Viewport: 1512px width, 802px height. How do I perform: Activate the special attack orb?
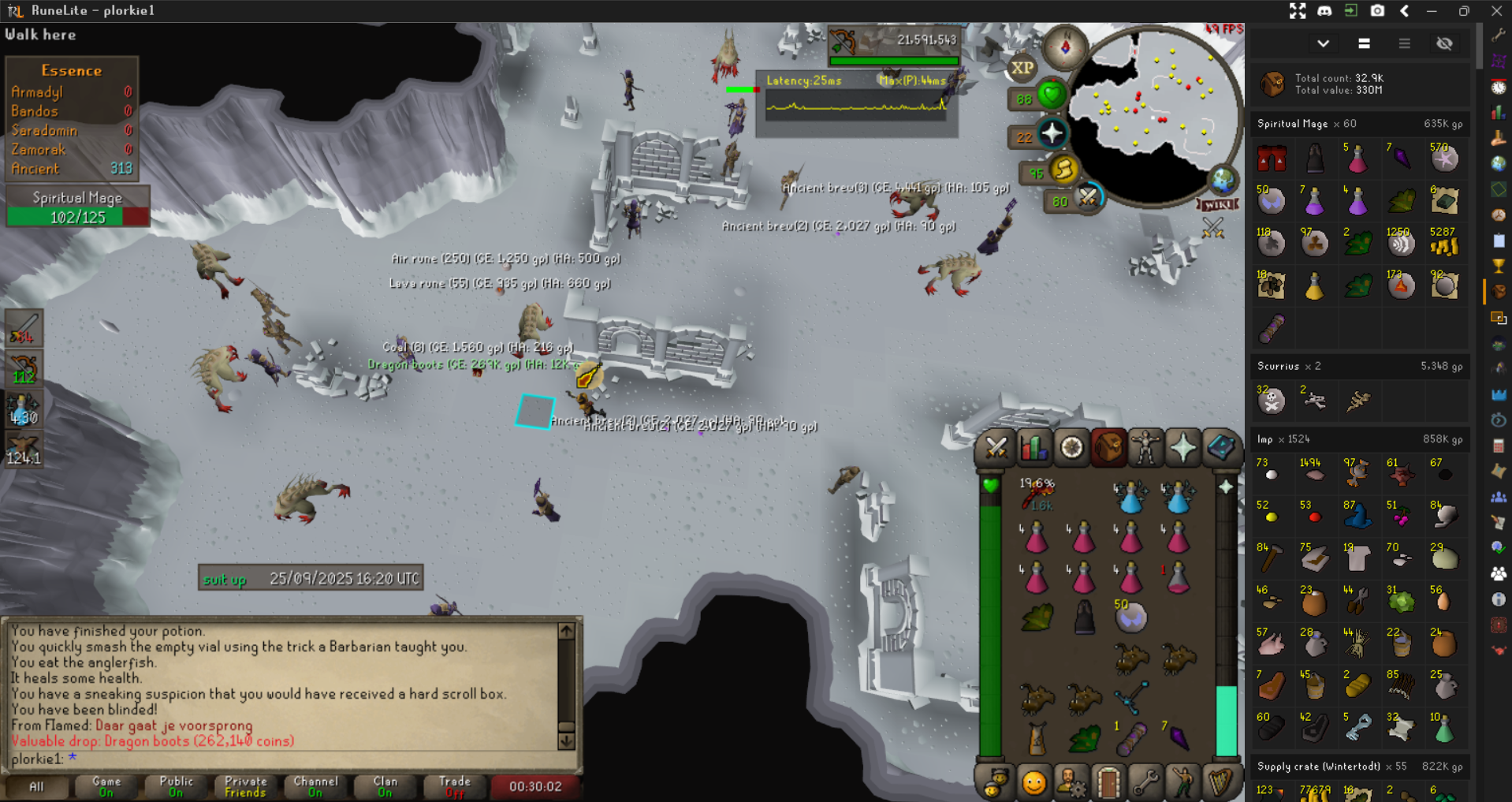[x=1088, y=197]
